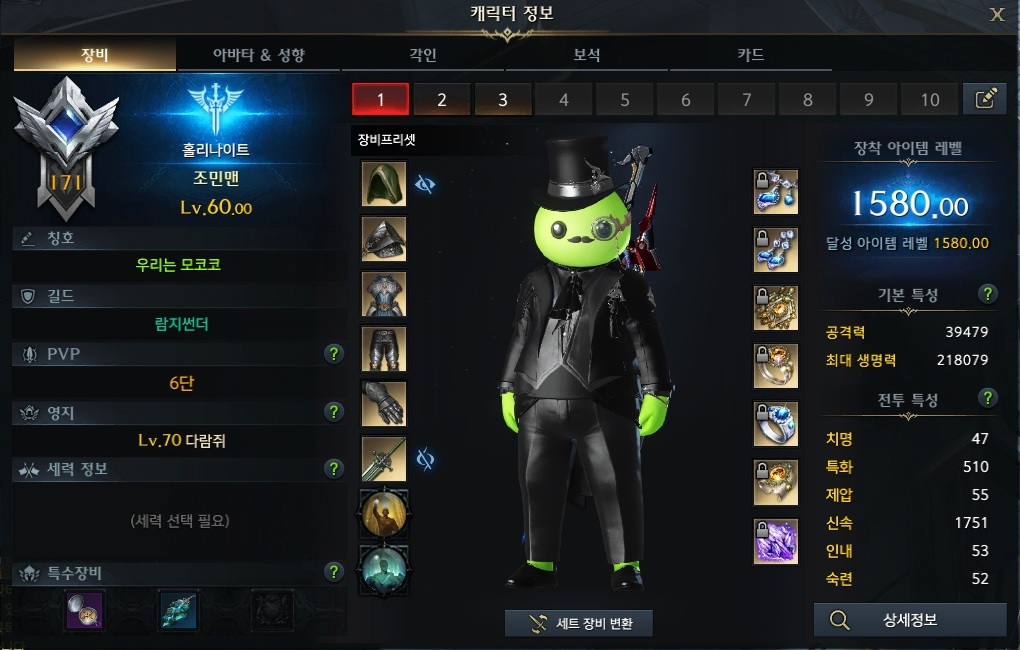The width and height of the screenshot is (1020, 650).
Task: Select the gauntlets equipment slot
Action: click(384, 403)
